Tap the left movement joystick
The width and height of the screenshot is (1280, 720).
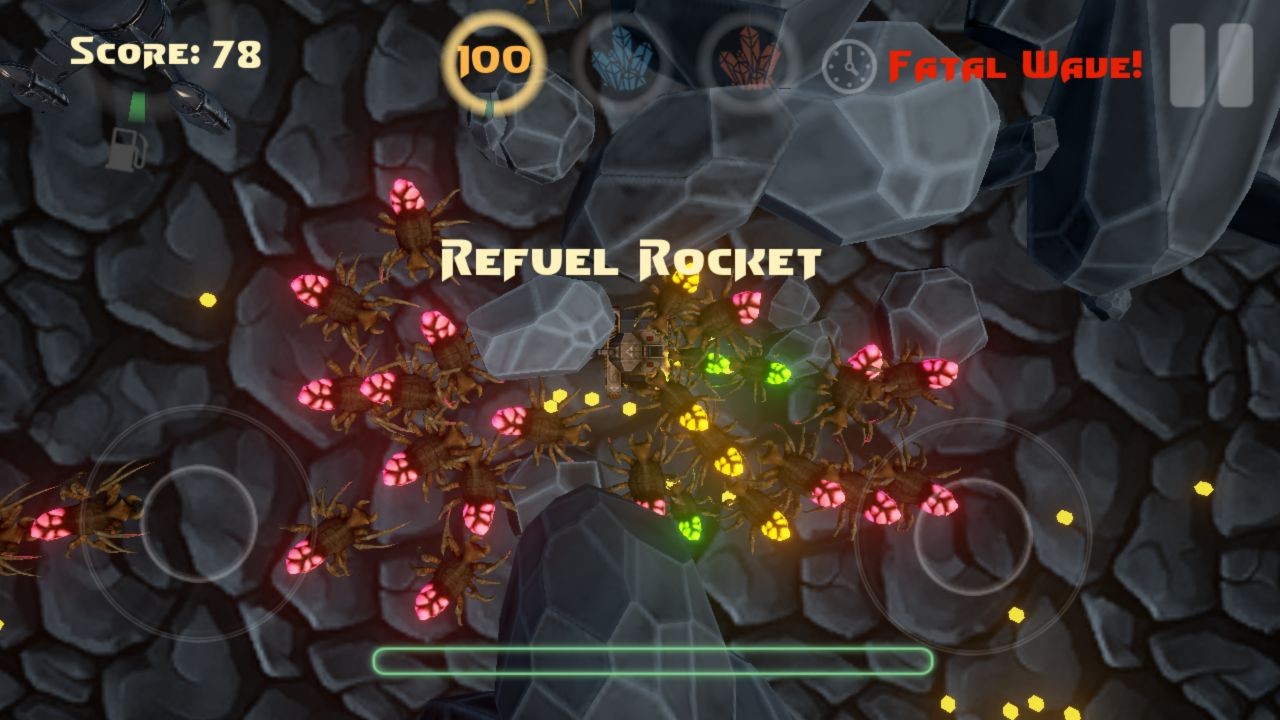coord(199,522)
